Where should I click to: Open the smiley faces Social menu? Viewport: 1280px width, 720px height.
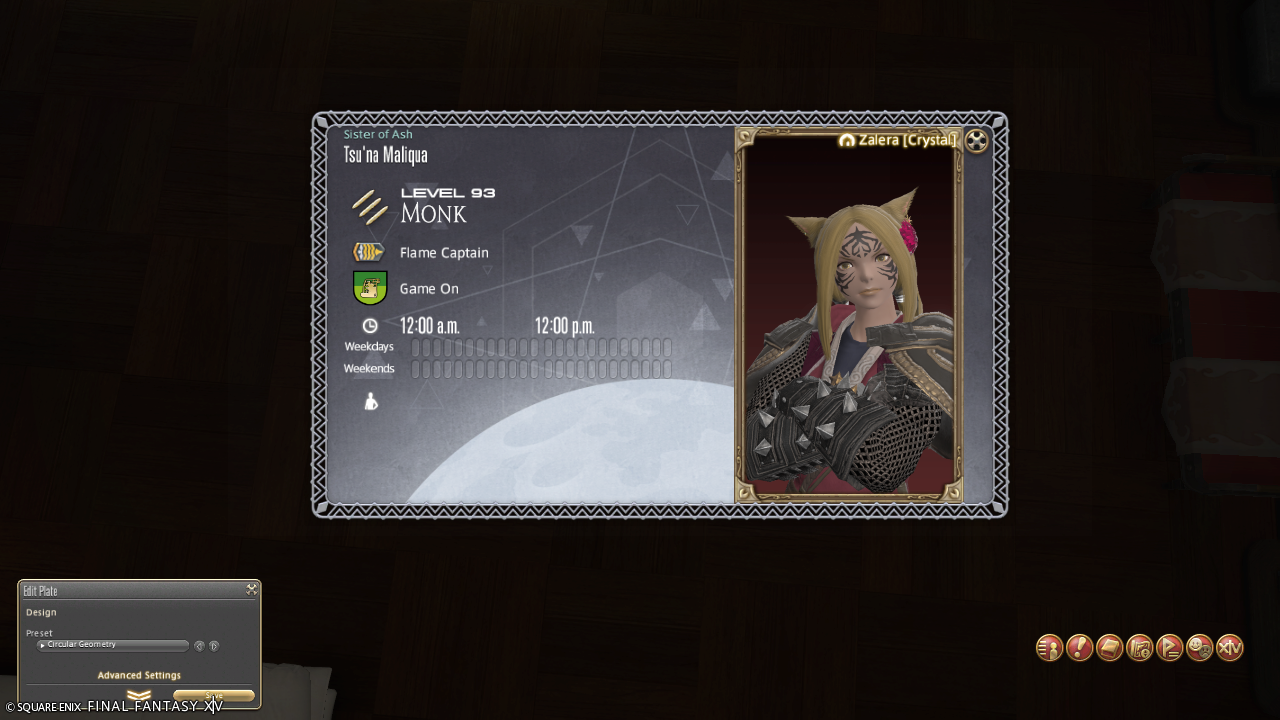[1199, 648]
